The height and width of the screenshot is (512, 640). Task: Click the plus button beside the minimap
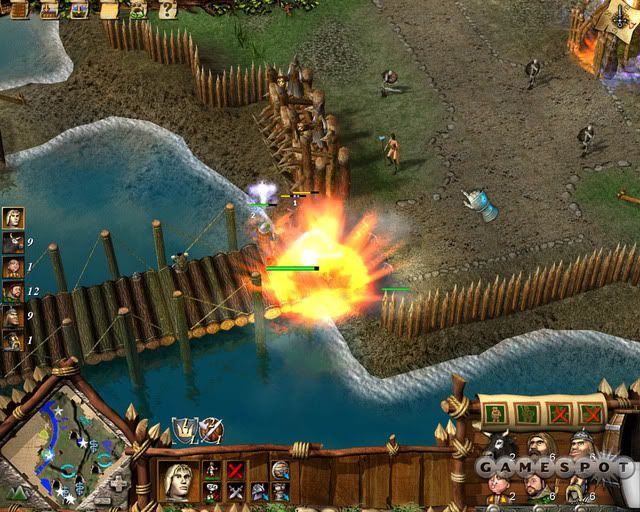tap(118, 482)
